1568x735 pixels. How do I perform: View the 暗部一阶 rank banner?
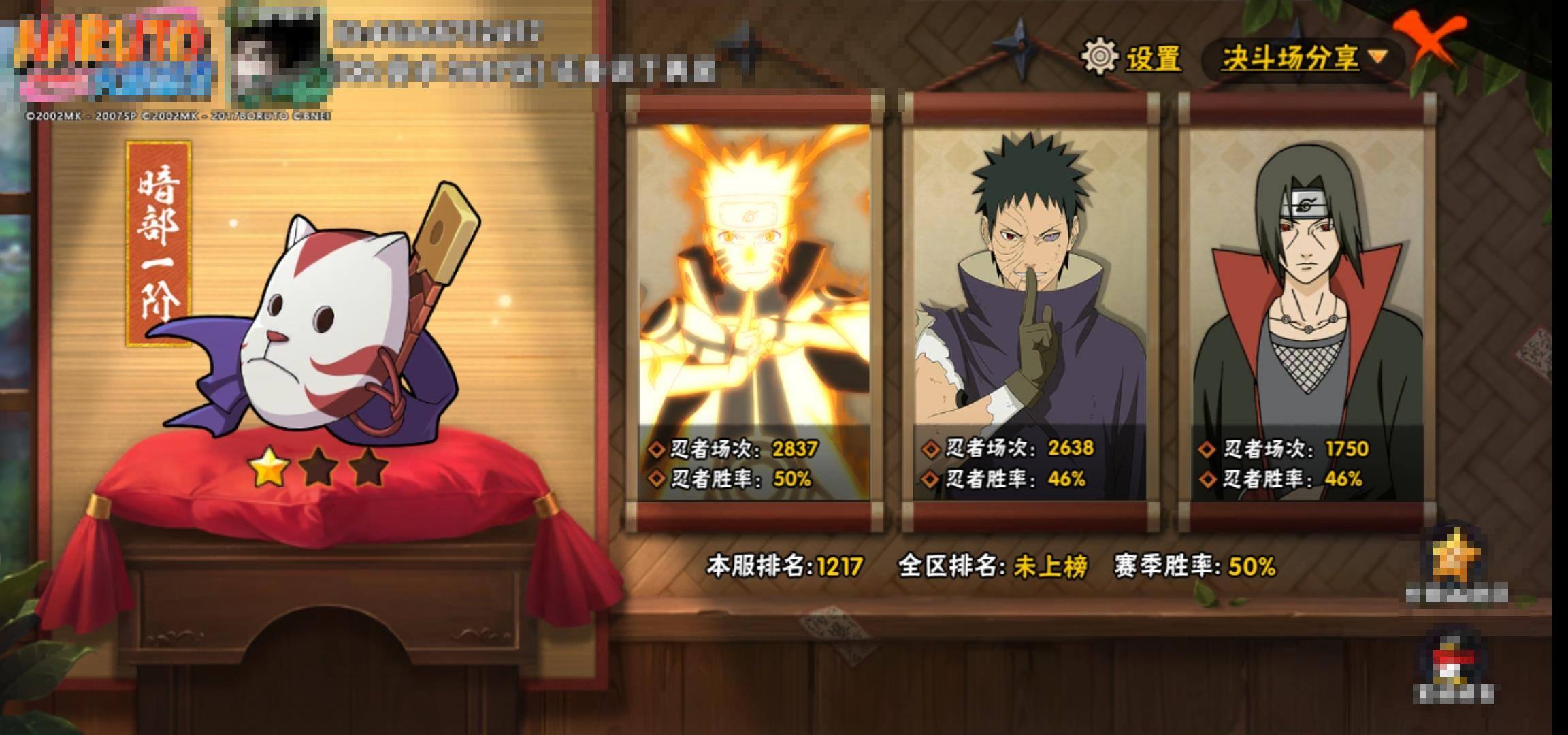159,243
